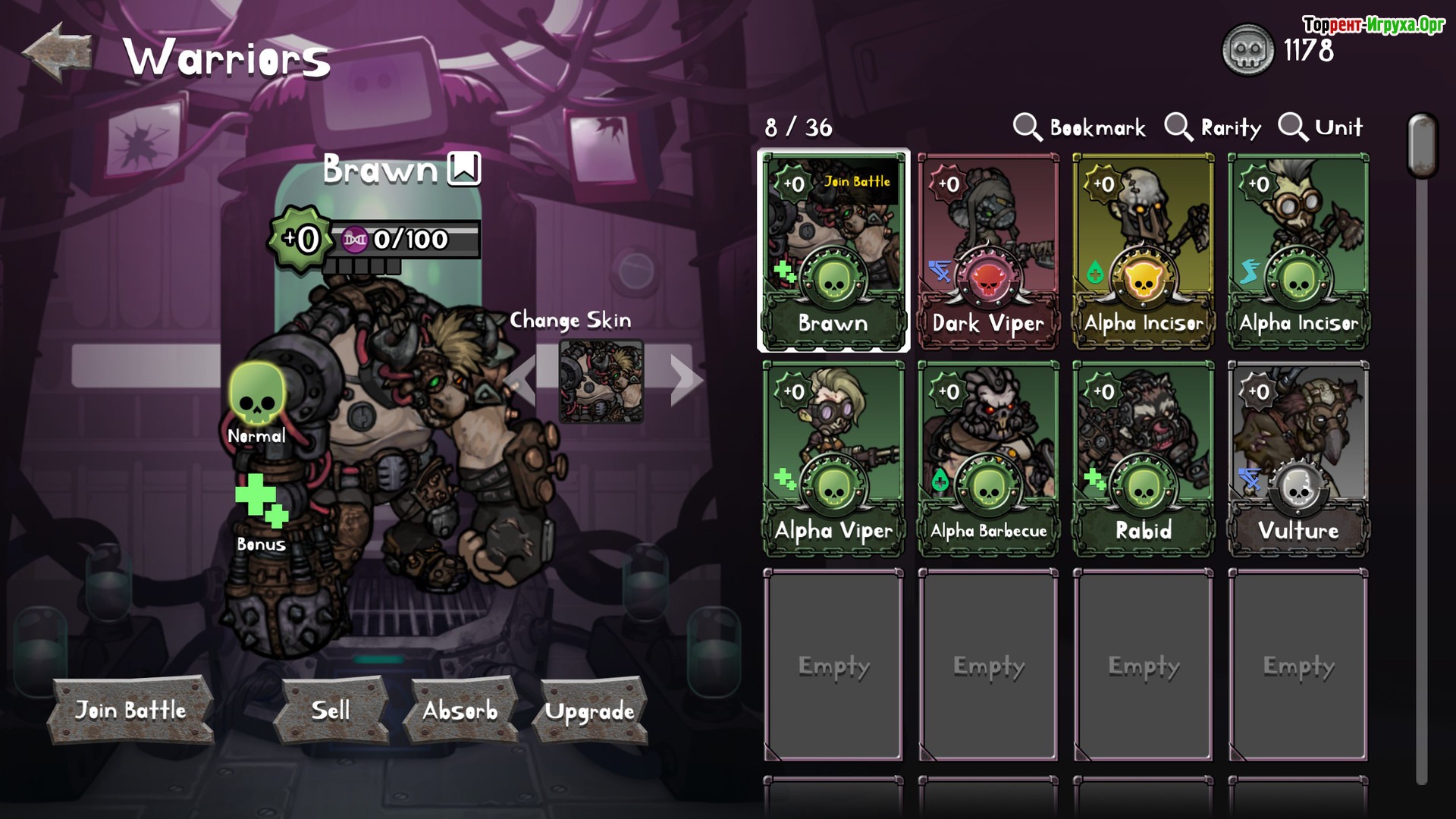The height and width of the screenshot is (819, 1456).
Task: Choose the Alpha Barbecue card
Action: pyautogui.click(x=988, y=459)
